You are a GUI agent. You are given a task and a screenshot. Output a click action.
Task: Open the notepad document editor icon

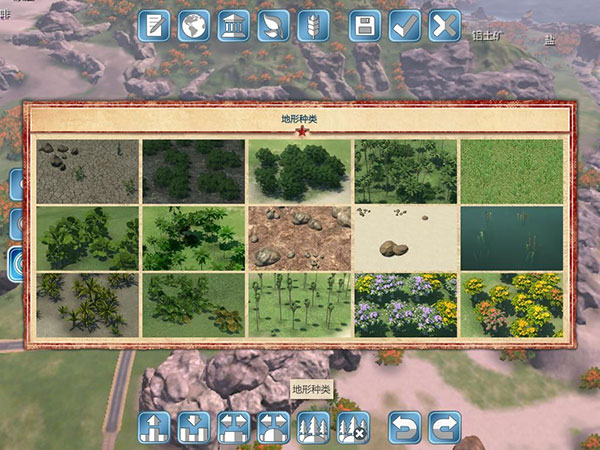click(x=153, y=25)
